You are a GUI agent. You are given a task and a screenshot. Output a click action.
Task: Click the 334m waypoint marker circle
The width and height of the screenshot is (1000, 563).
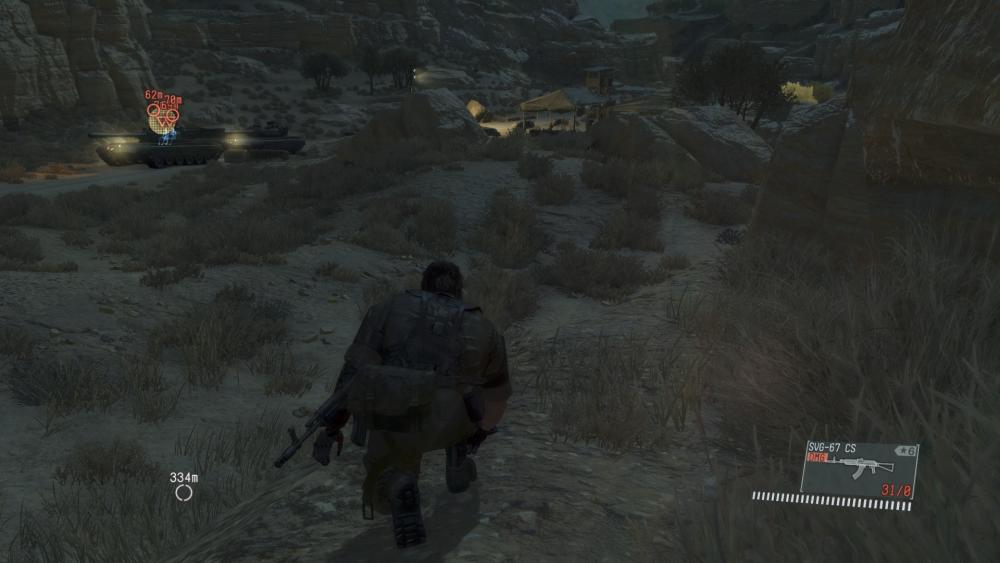point(183,492)
